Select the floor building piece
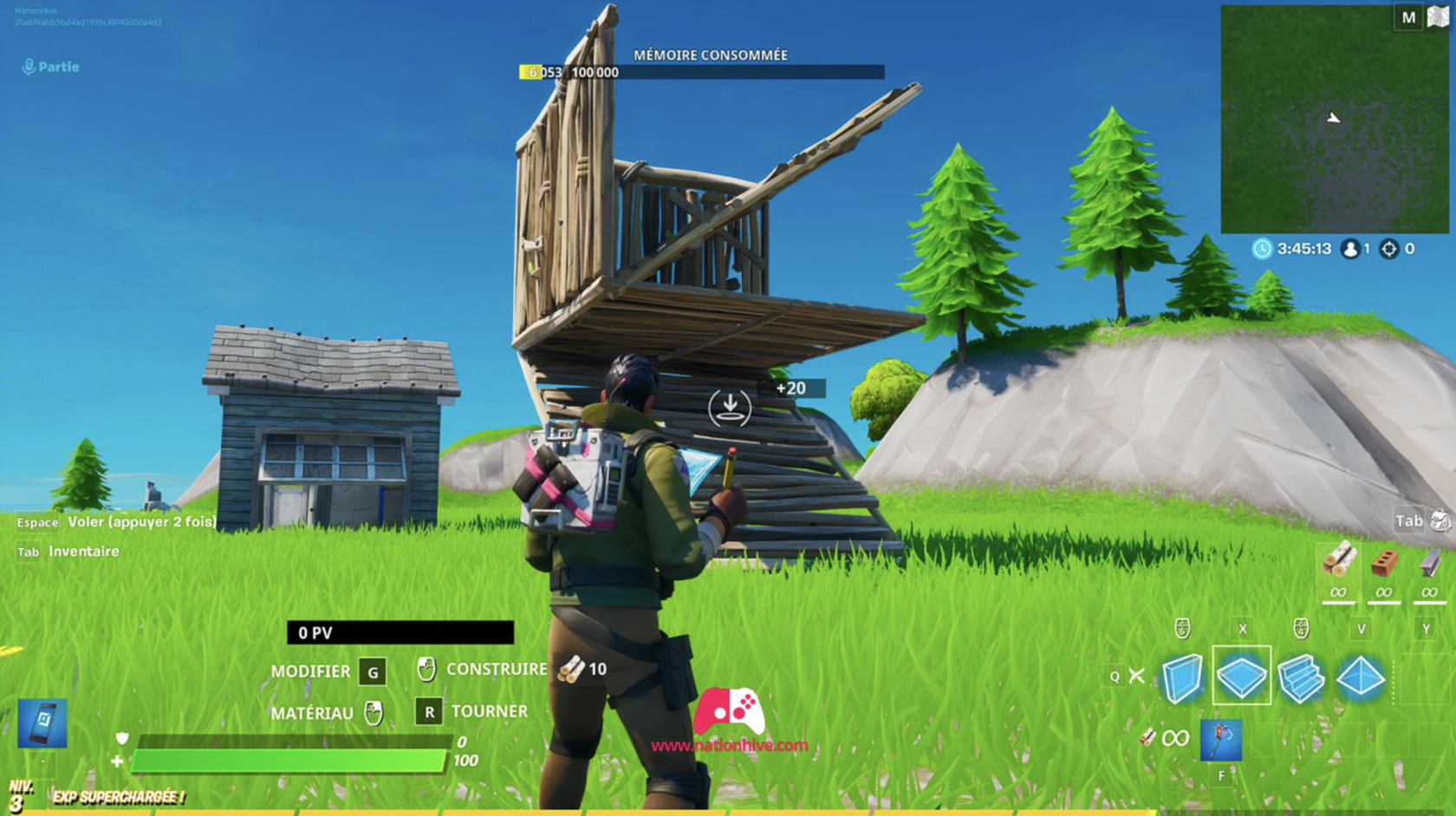Image resolution: width=1456 pixels, height=816 pixels. (x=1241, y=675)
